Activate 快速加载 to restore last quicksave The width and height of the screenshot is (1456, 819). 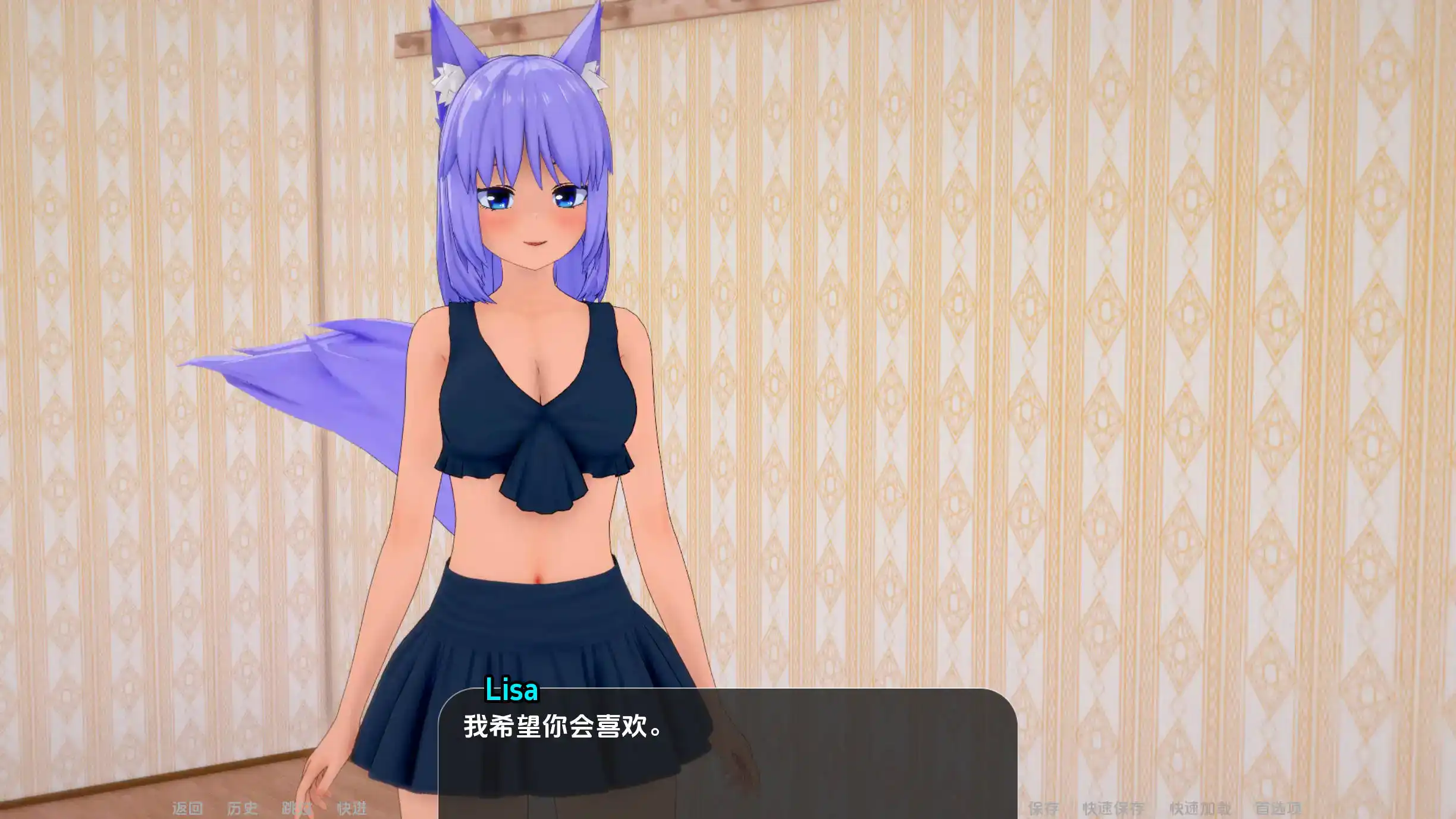click(x=1201, y=808)
